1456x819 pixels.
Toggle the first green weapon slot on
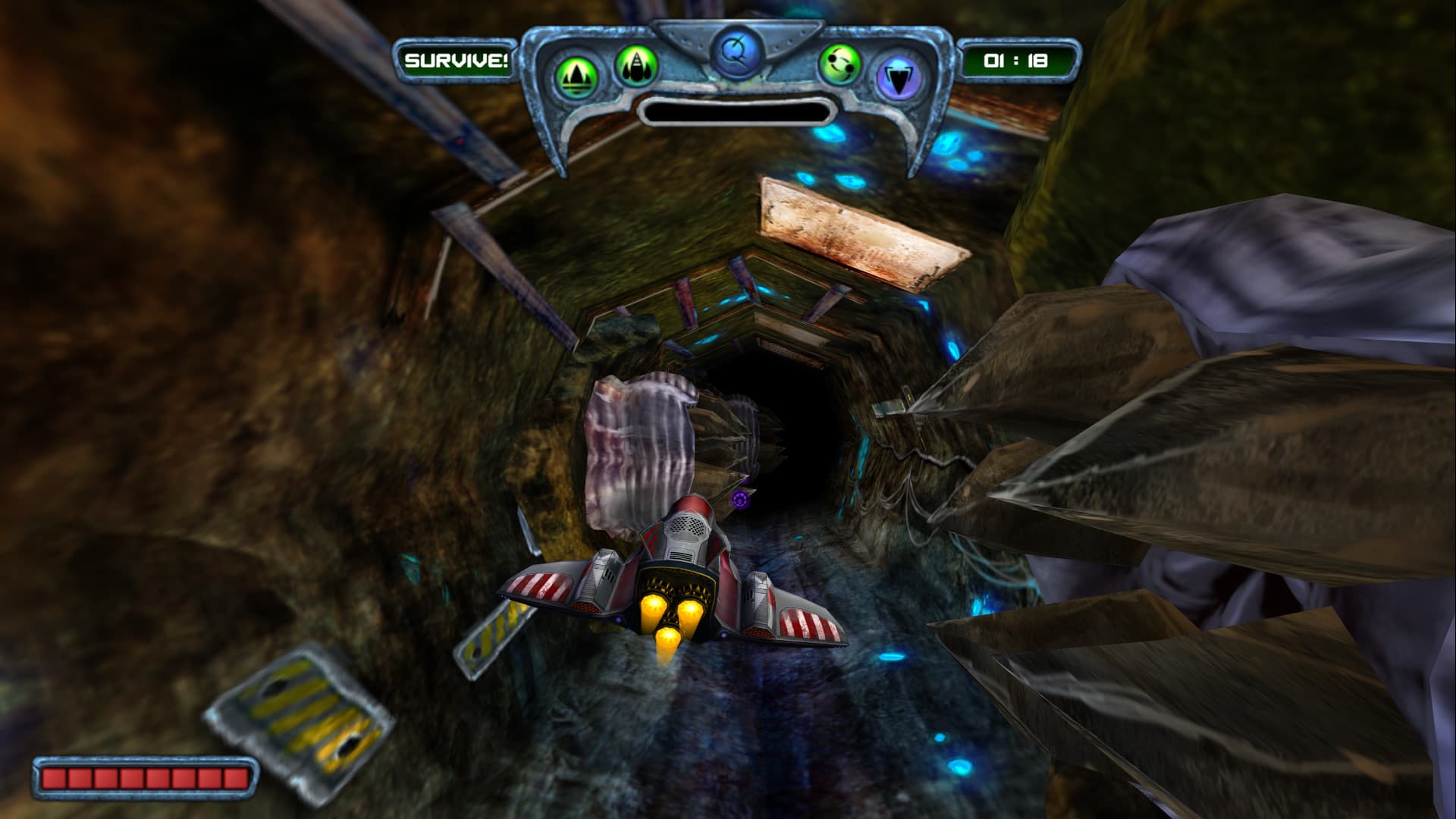tap(576, 72)
